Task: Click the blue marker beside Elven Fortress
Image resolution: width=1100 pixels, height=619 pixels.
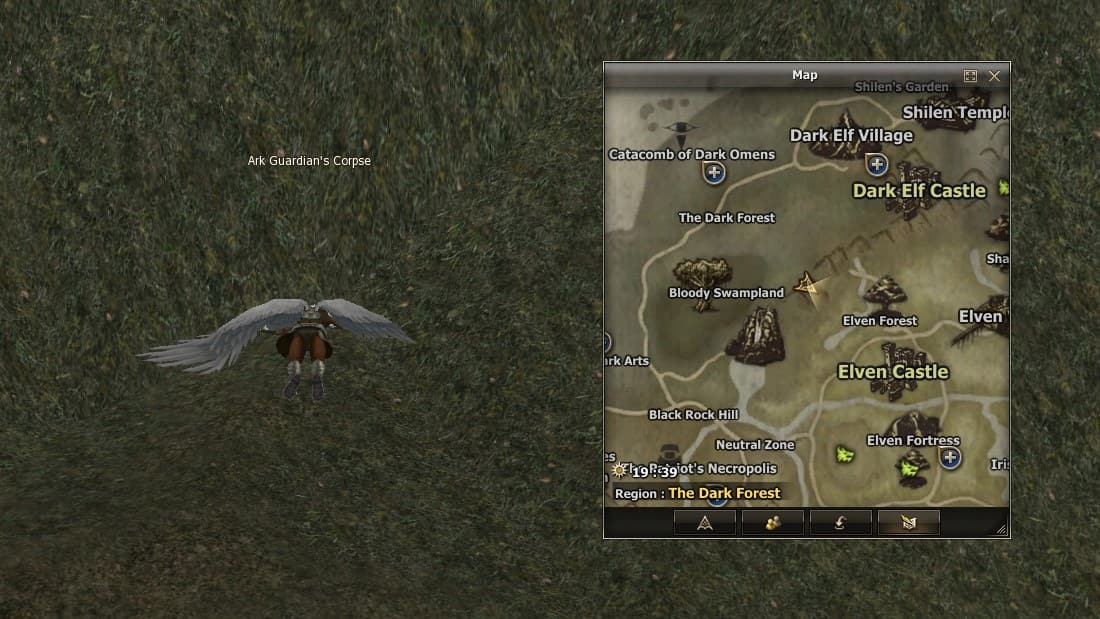Action: 950,458
